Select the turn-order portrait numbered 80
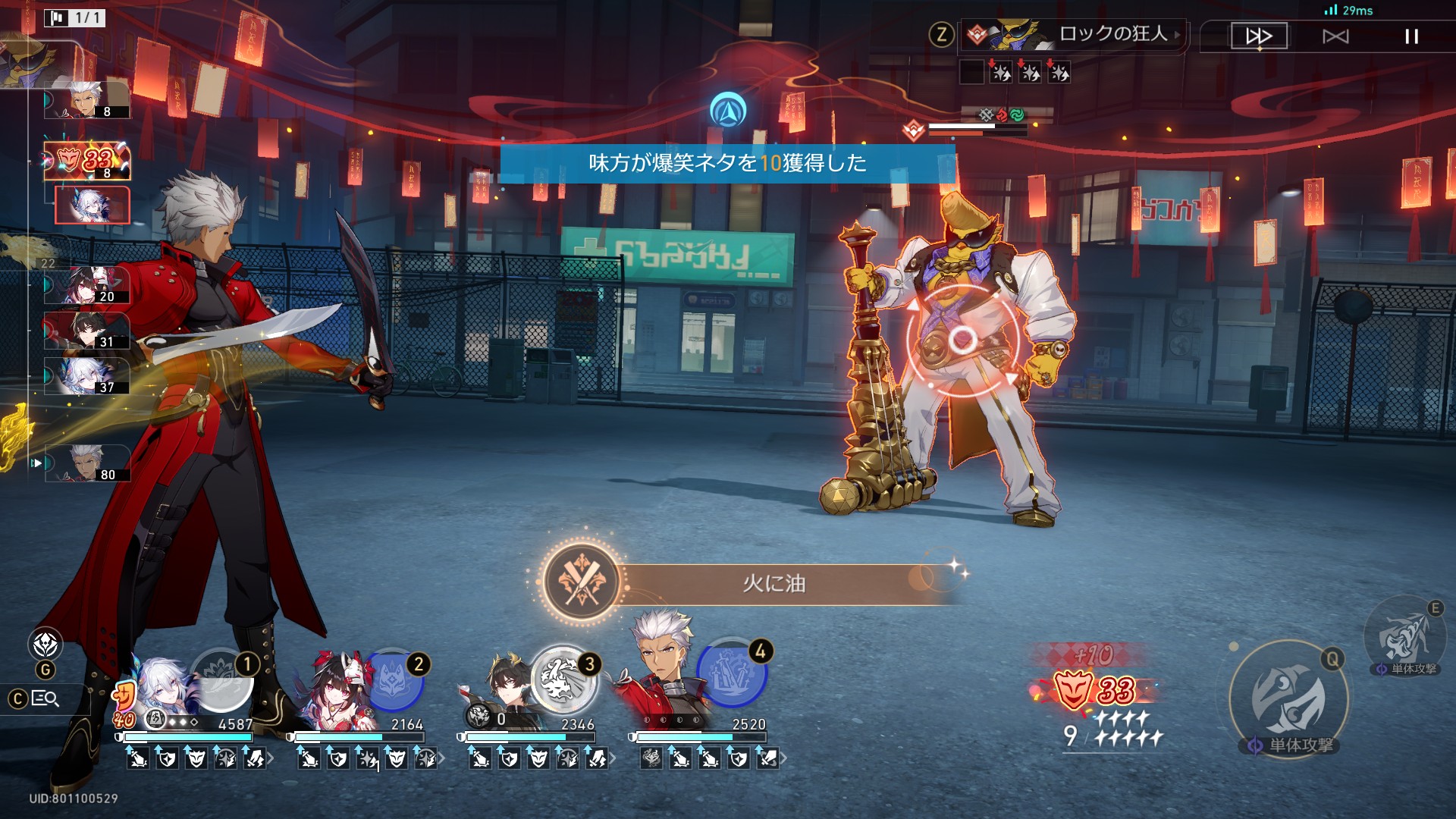1456x819 pixels. 87,463
